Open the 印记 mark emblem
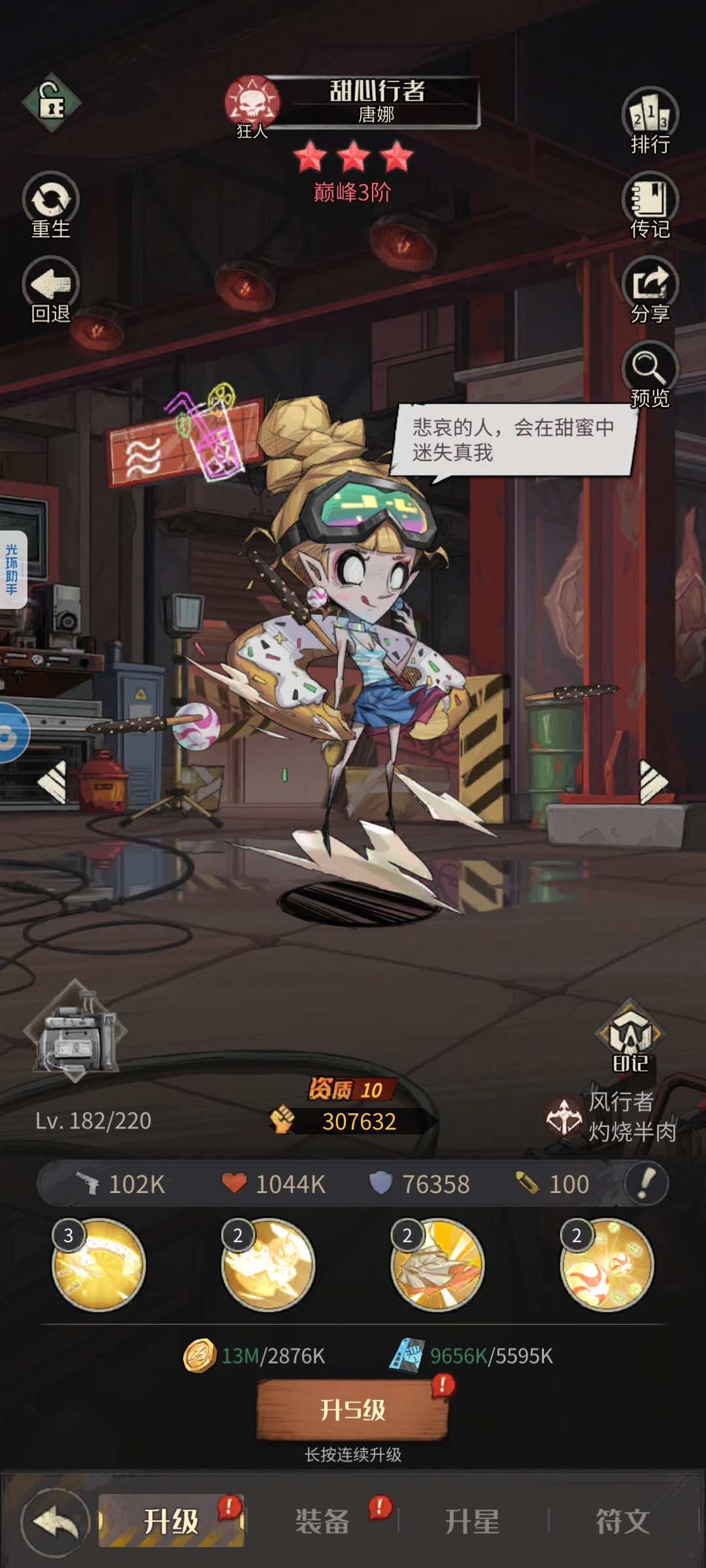 [x=630, y=1037]
